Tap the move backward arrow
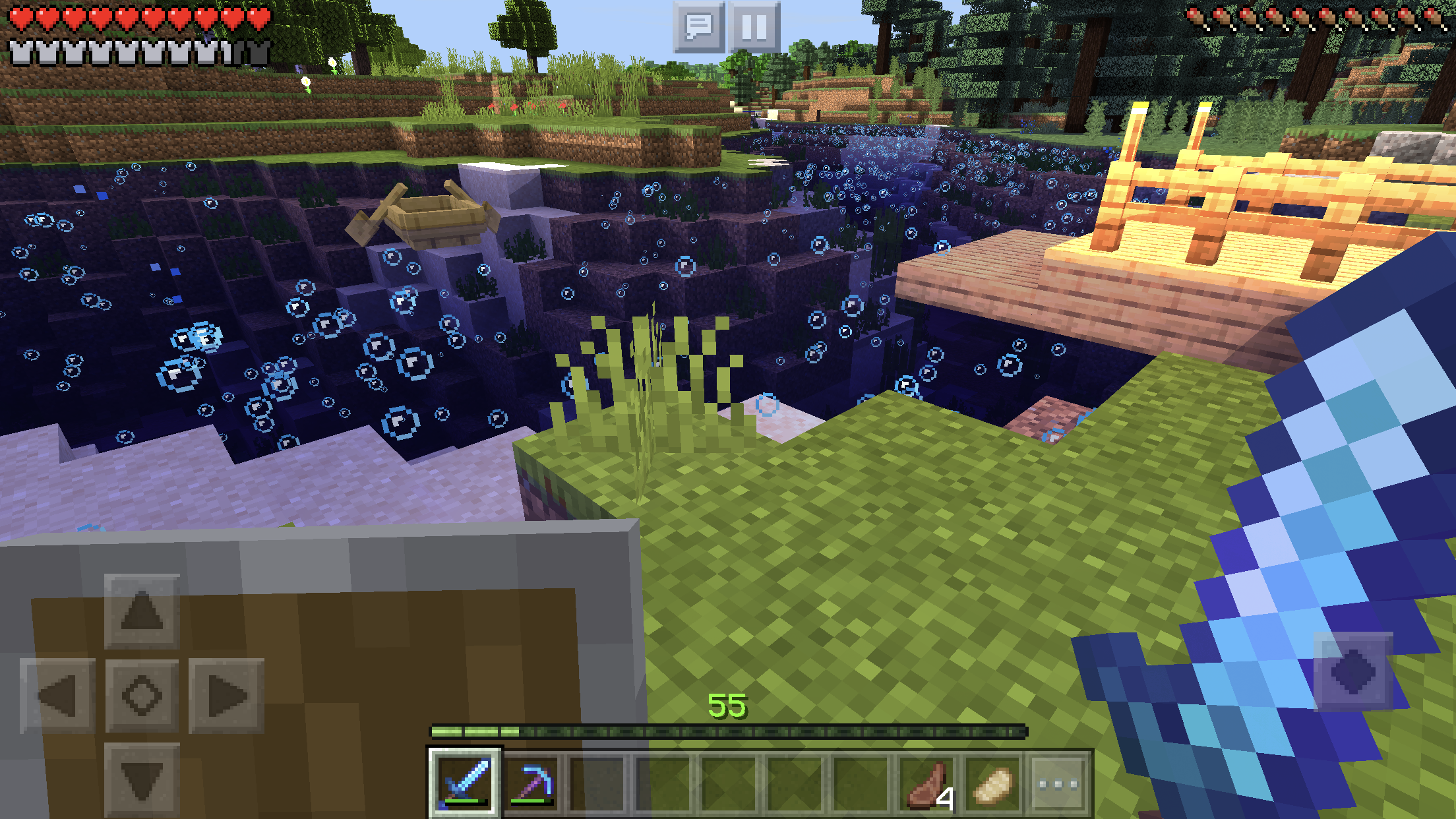Viewport: 1456px width, 819px height. coord(142,779)
